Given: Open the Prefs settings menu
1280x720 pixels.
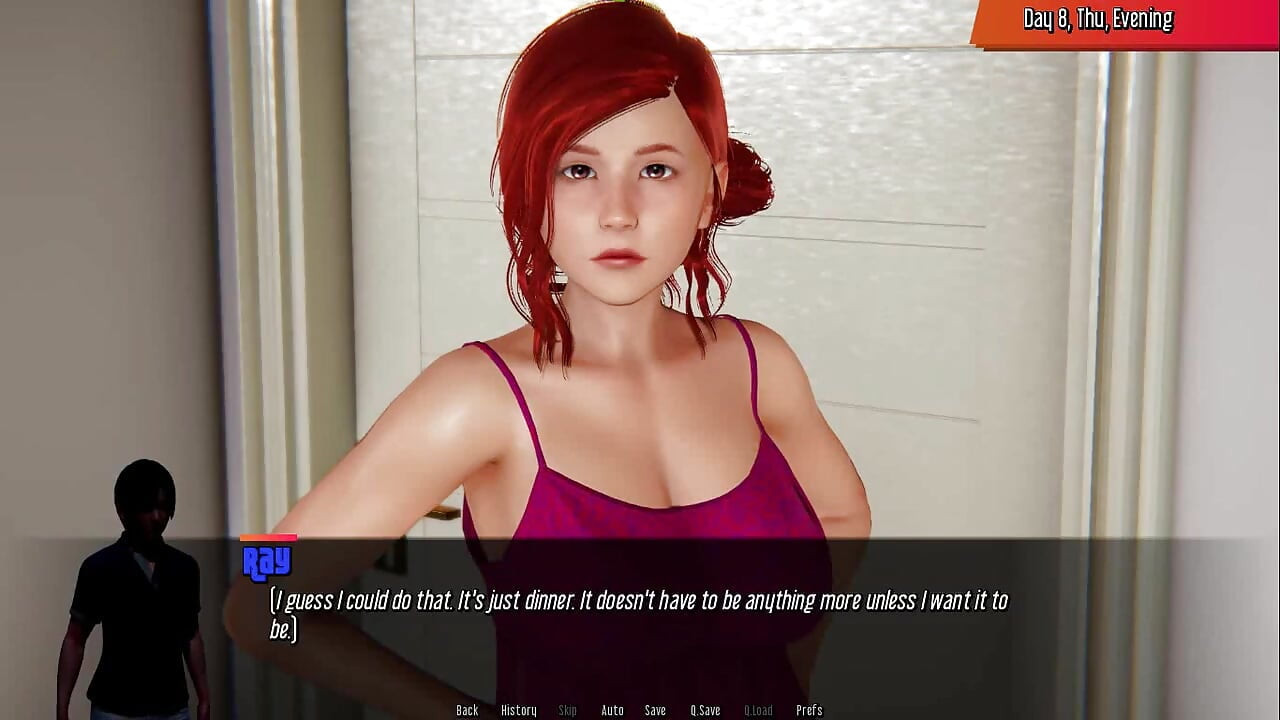Looking at the screenshot, I should point(809,710).
